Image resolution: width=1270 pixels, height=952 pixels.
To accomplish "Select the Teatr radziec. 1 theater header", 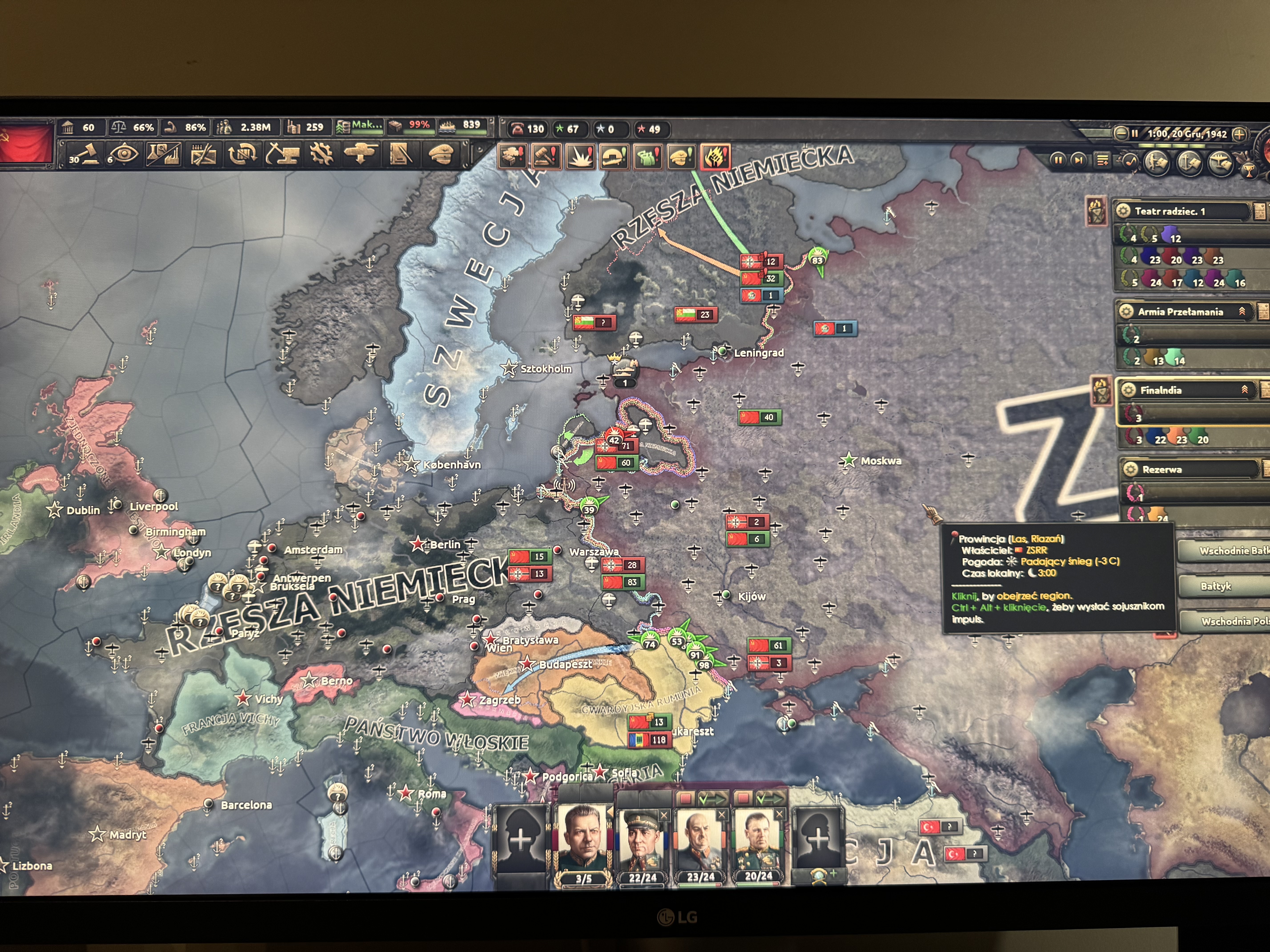I will click(1183, 211).
